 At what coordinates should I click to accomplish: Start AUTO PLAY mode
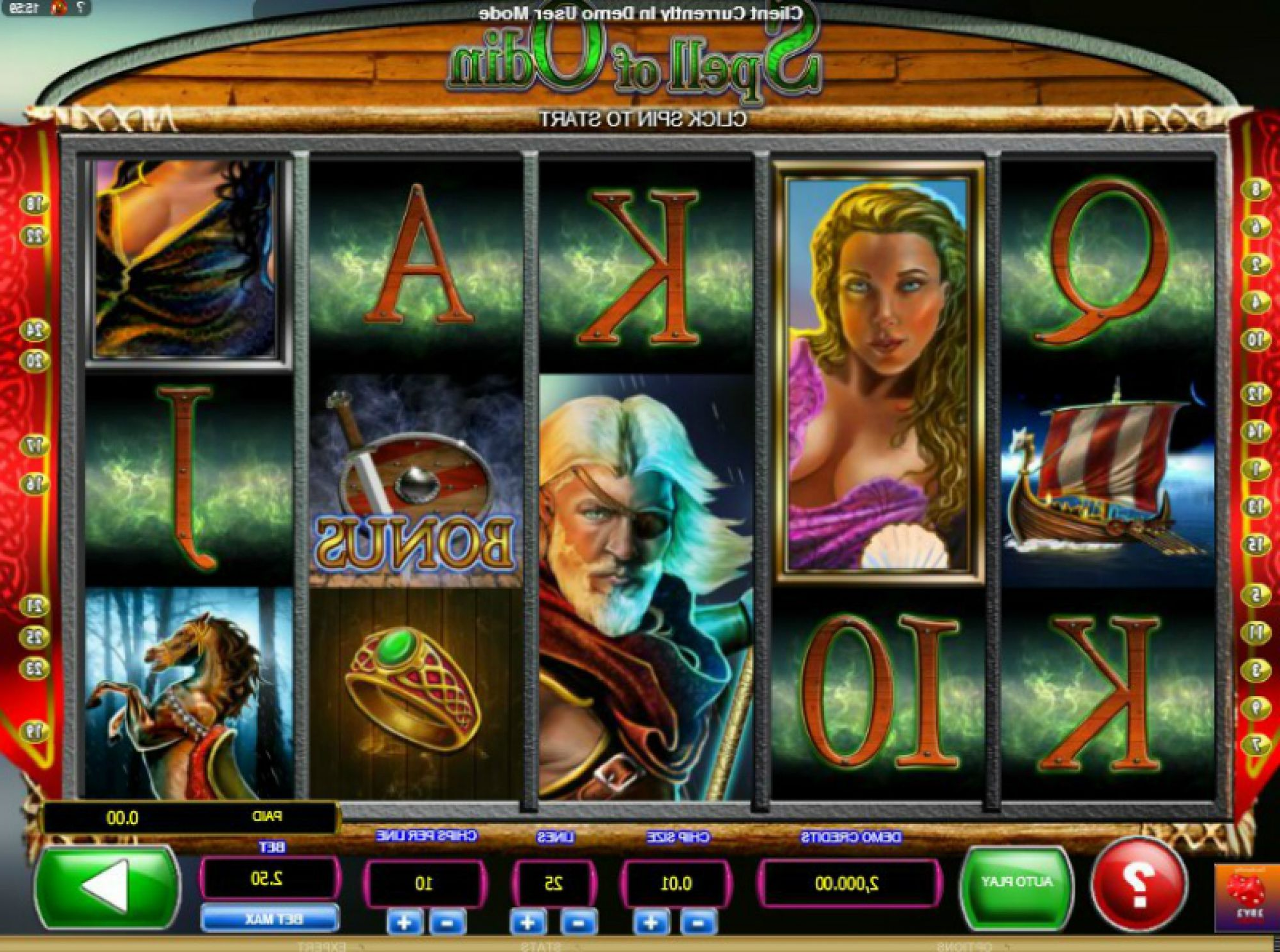click(x=1016, y=883)
